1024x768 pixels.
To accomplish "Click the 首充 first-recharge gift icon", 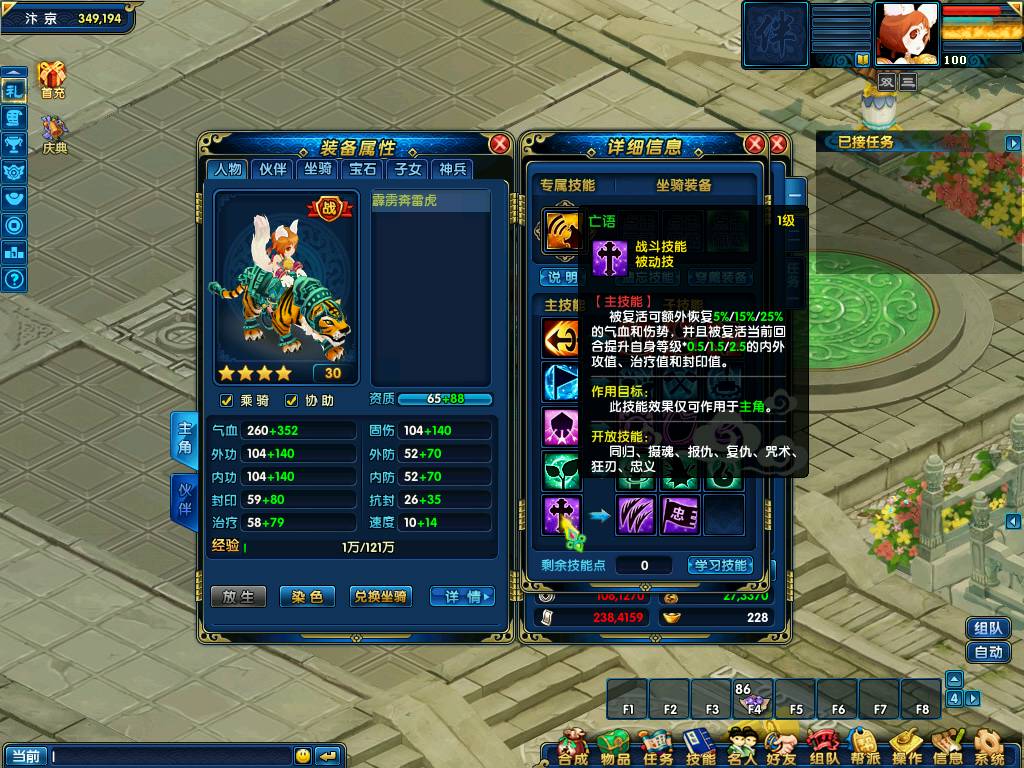I will [52, 78].
